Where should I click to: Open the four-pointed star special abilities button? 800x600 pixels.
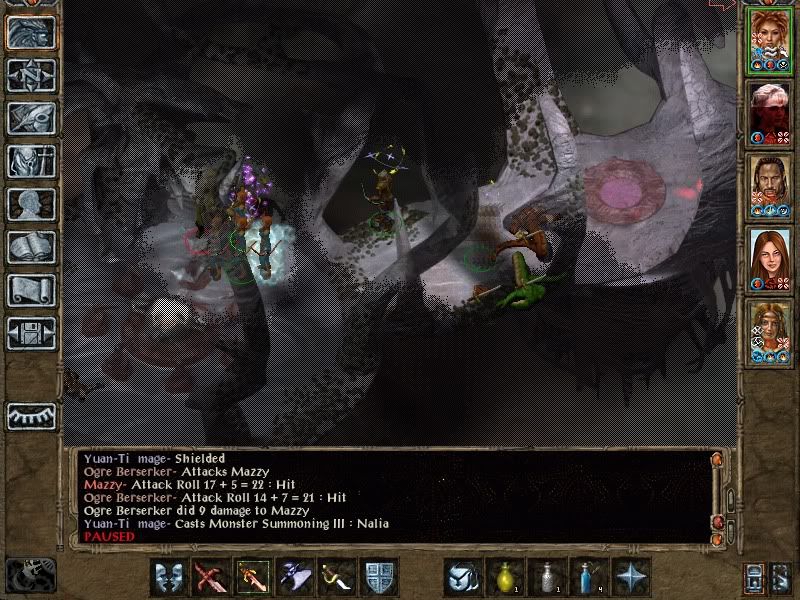(x=630, y=577)
